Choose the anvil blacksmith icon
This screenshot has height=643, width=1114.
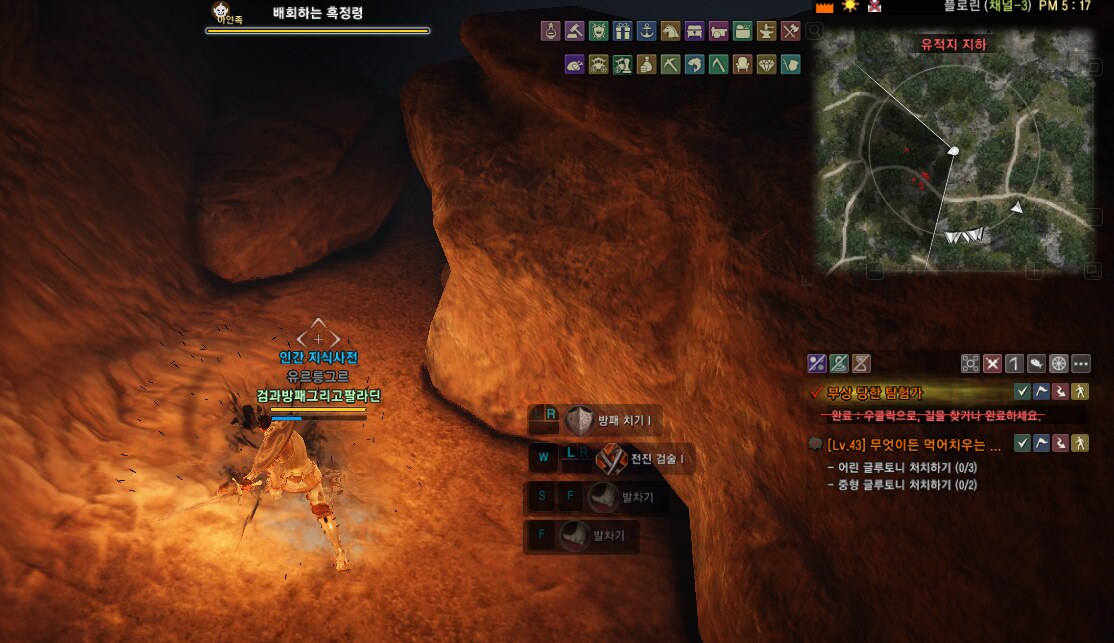pyautogui.click(x=766, y=31)
